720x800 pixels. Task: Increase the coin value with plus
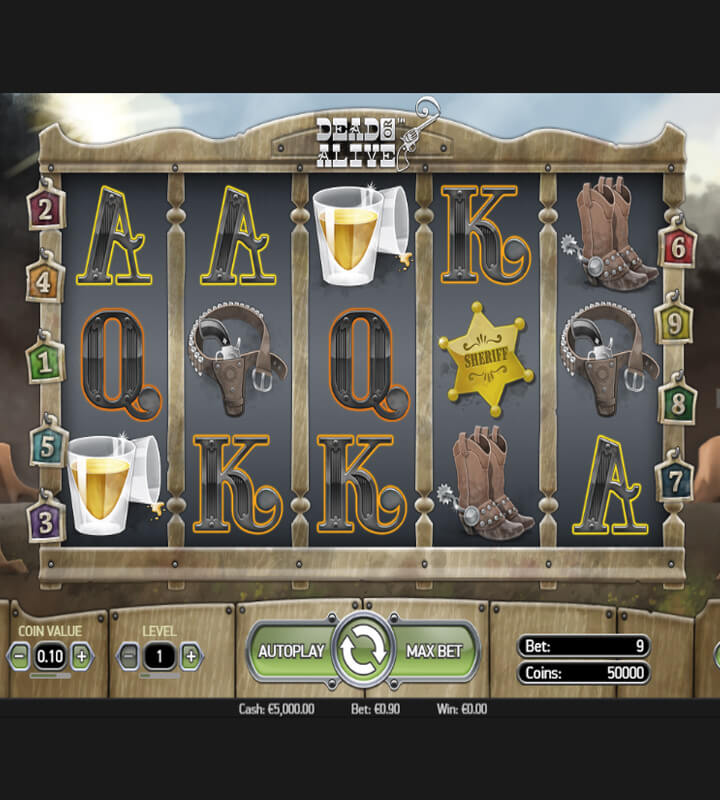pos(82,656)
